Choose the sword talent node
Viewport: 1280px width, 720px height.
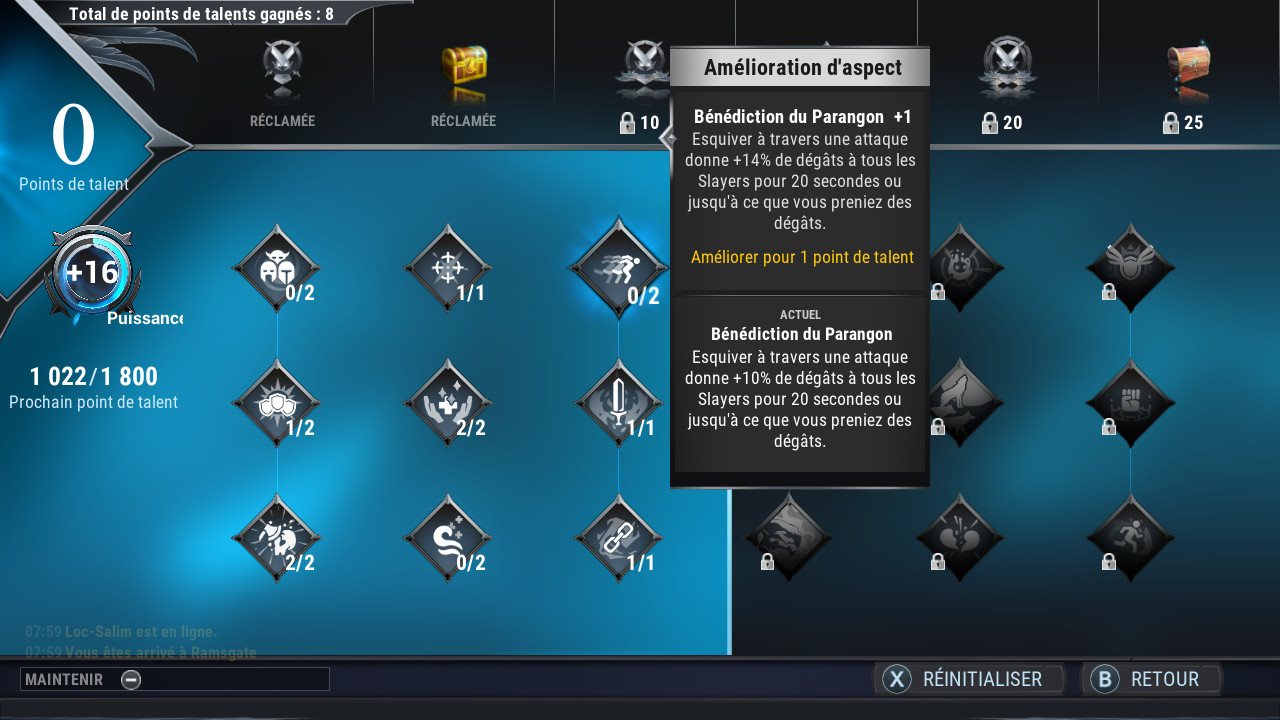click(618, 403)
